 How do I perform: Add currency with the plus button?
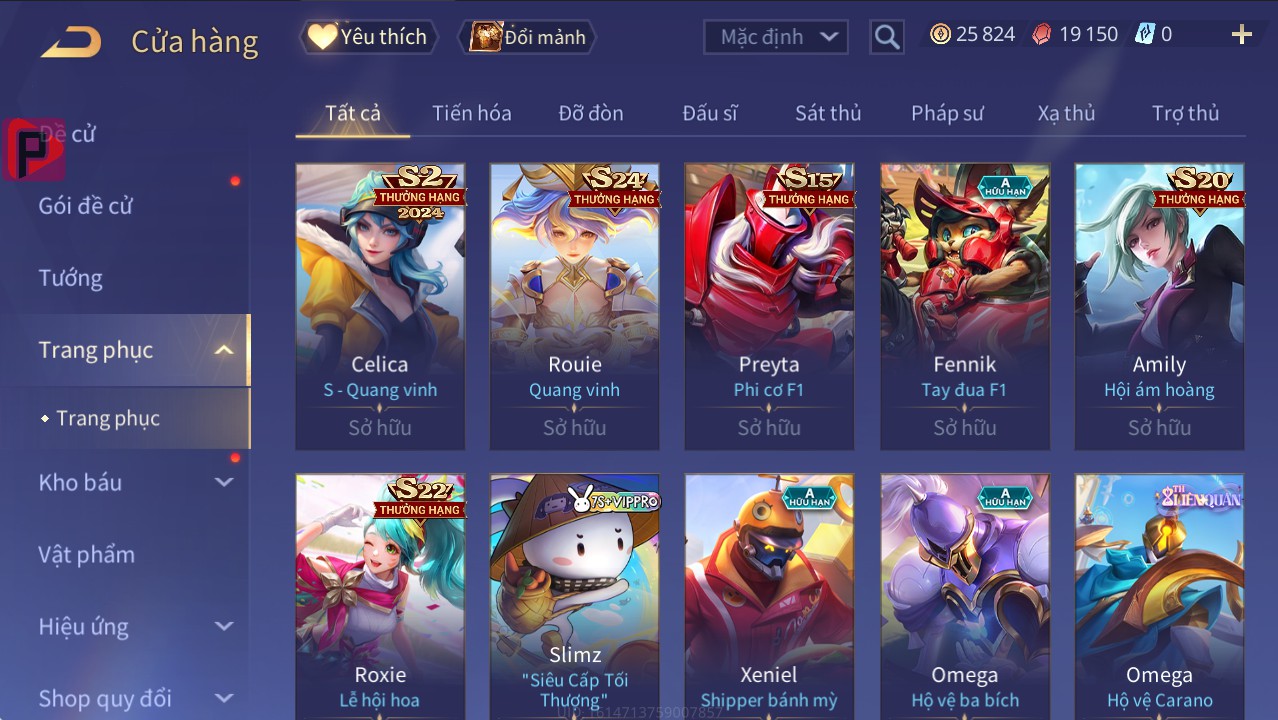(1241, 35)
